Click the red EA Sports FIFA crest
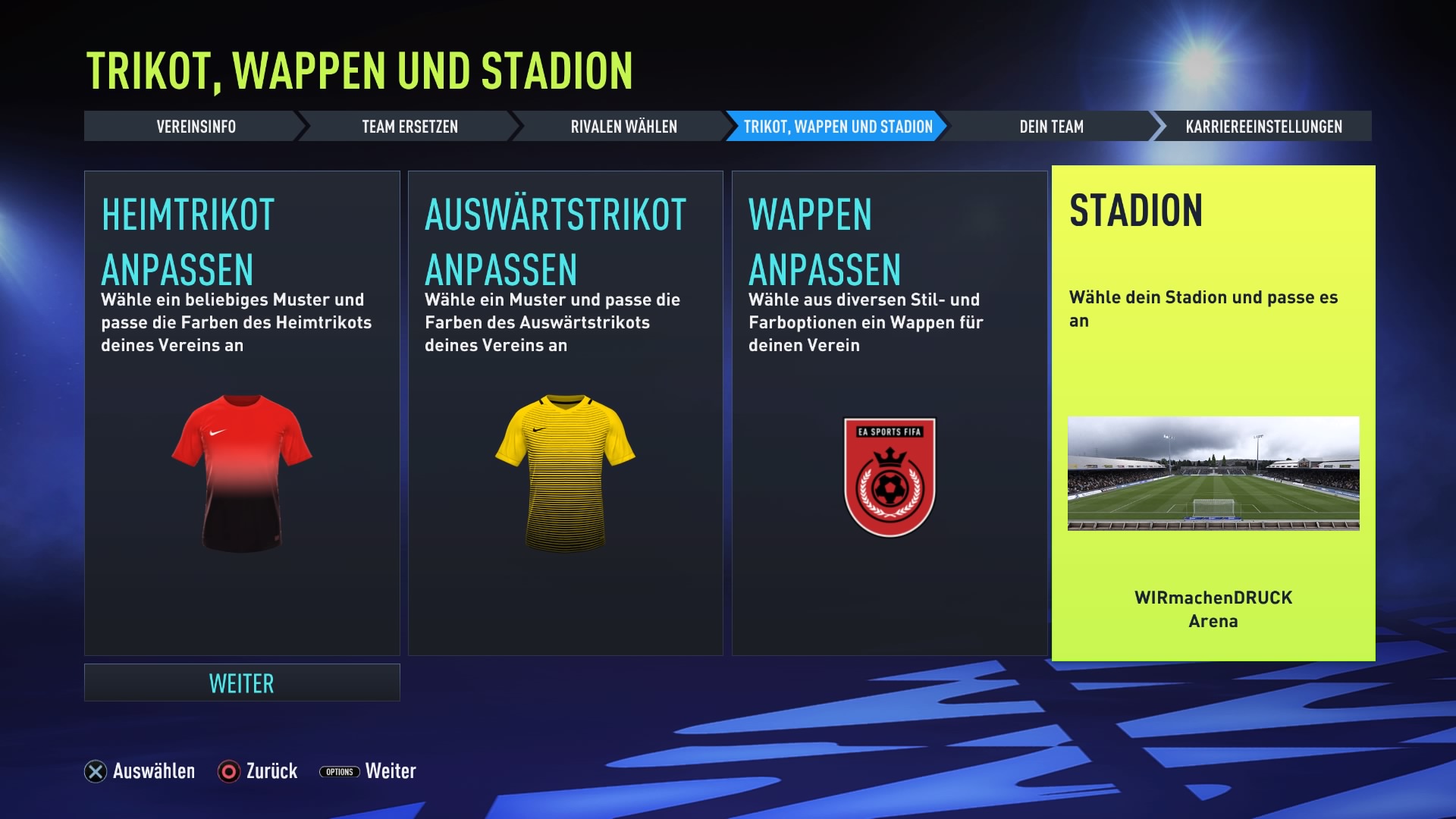1456x819 pixels. [x=890, y=477]
